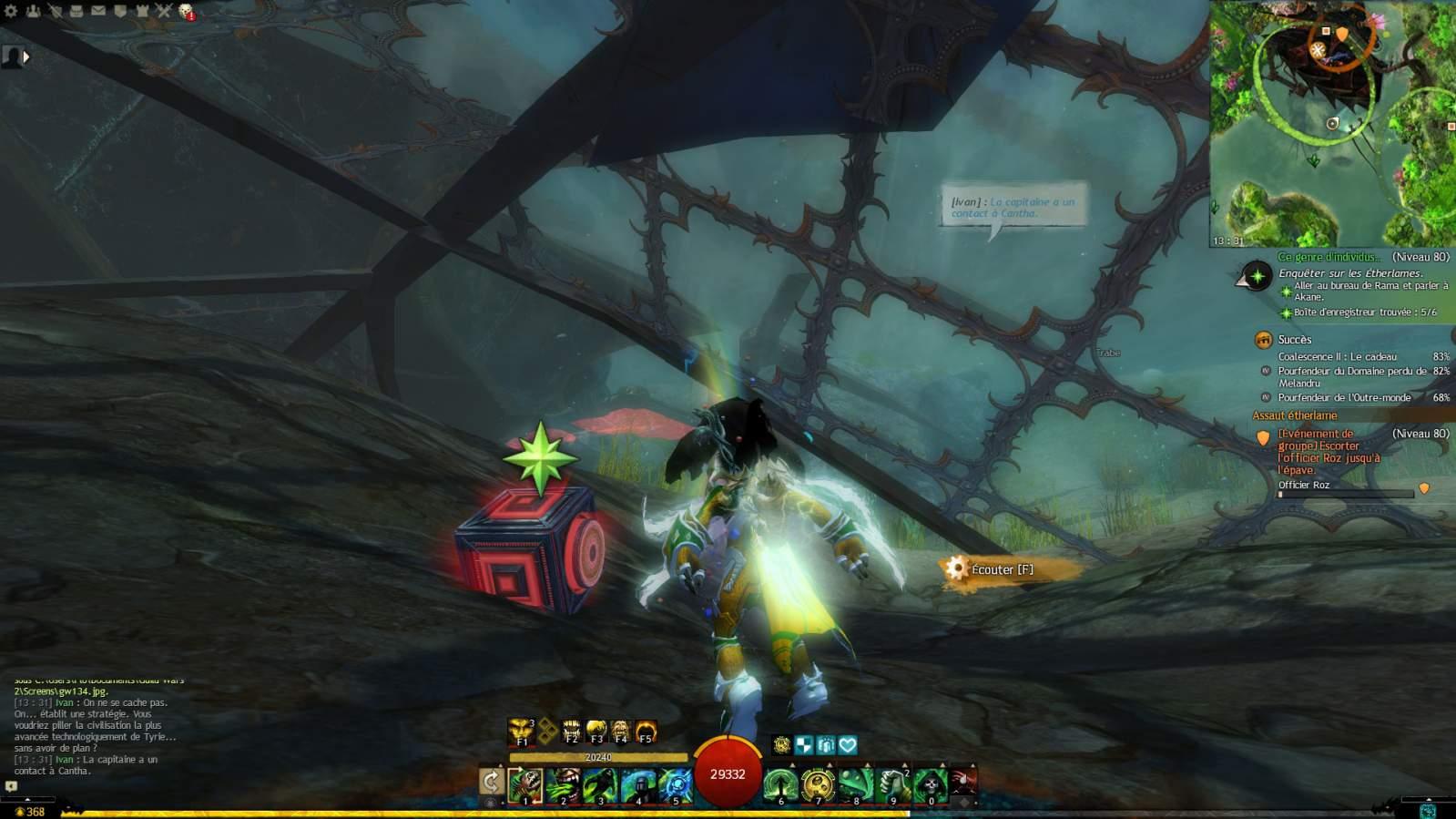
Task: Trigger the F5 golden ring profession skill
Action: (x=646, y=731)
